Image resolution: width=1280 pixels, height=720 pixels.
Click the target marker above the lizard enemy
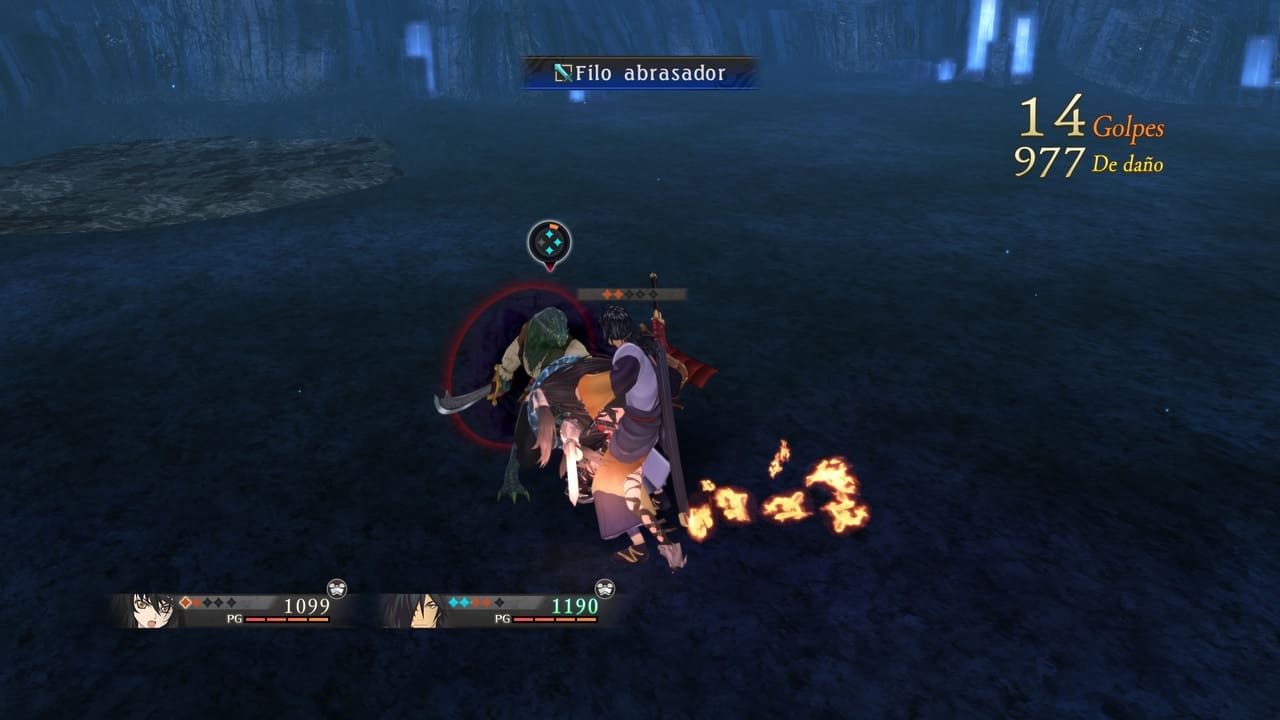tap(549, 242)
